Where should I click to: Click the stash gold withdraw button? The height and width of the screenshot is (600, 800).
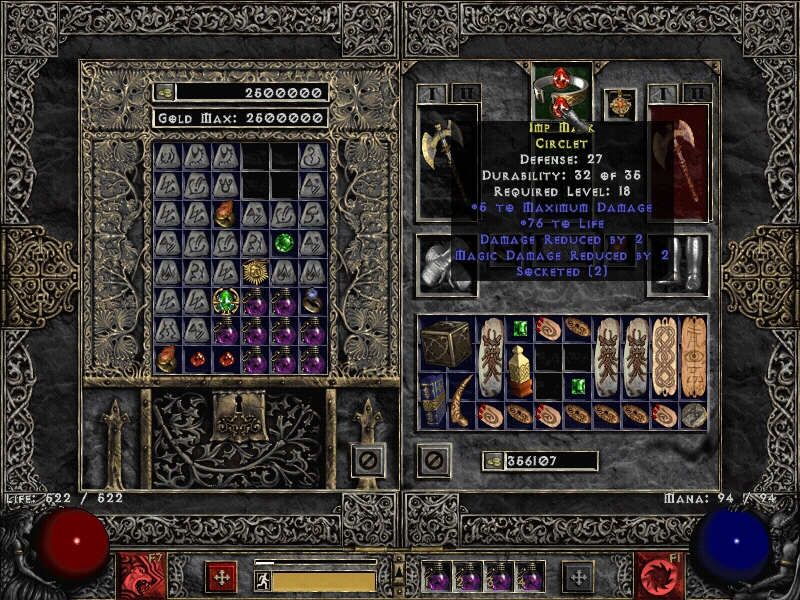[x=163, y=92]
